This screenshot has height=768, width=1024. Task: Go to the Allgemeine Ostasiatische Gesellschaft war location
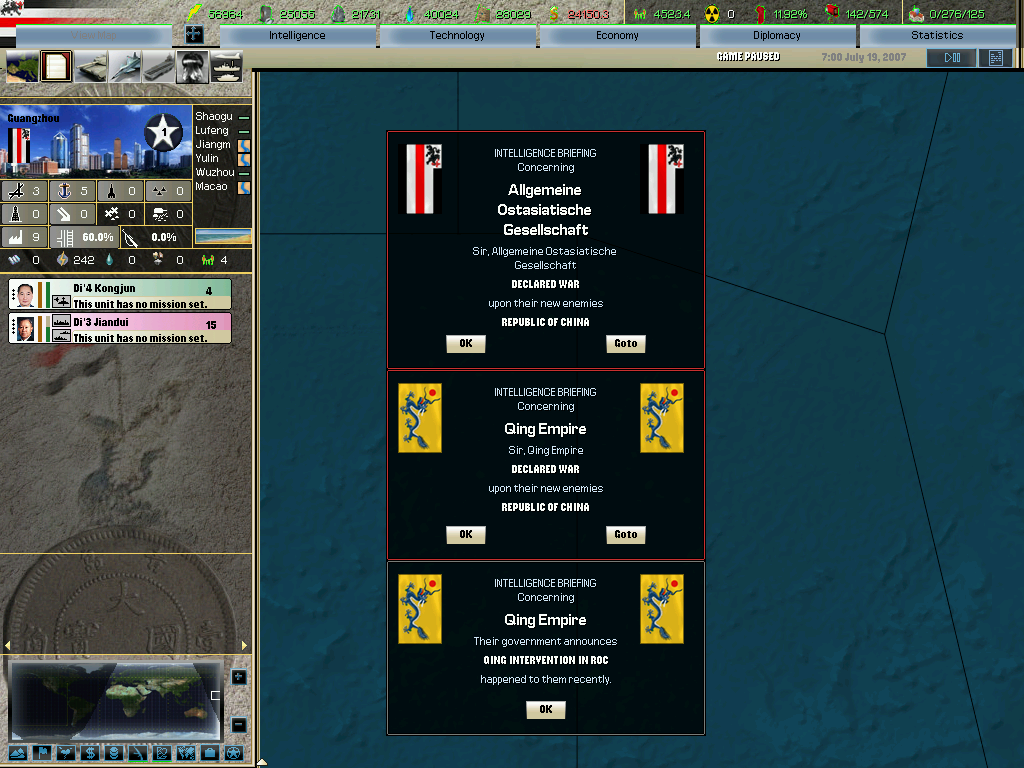click(625, 344)
